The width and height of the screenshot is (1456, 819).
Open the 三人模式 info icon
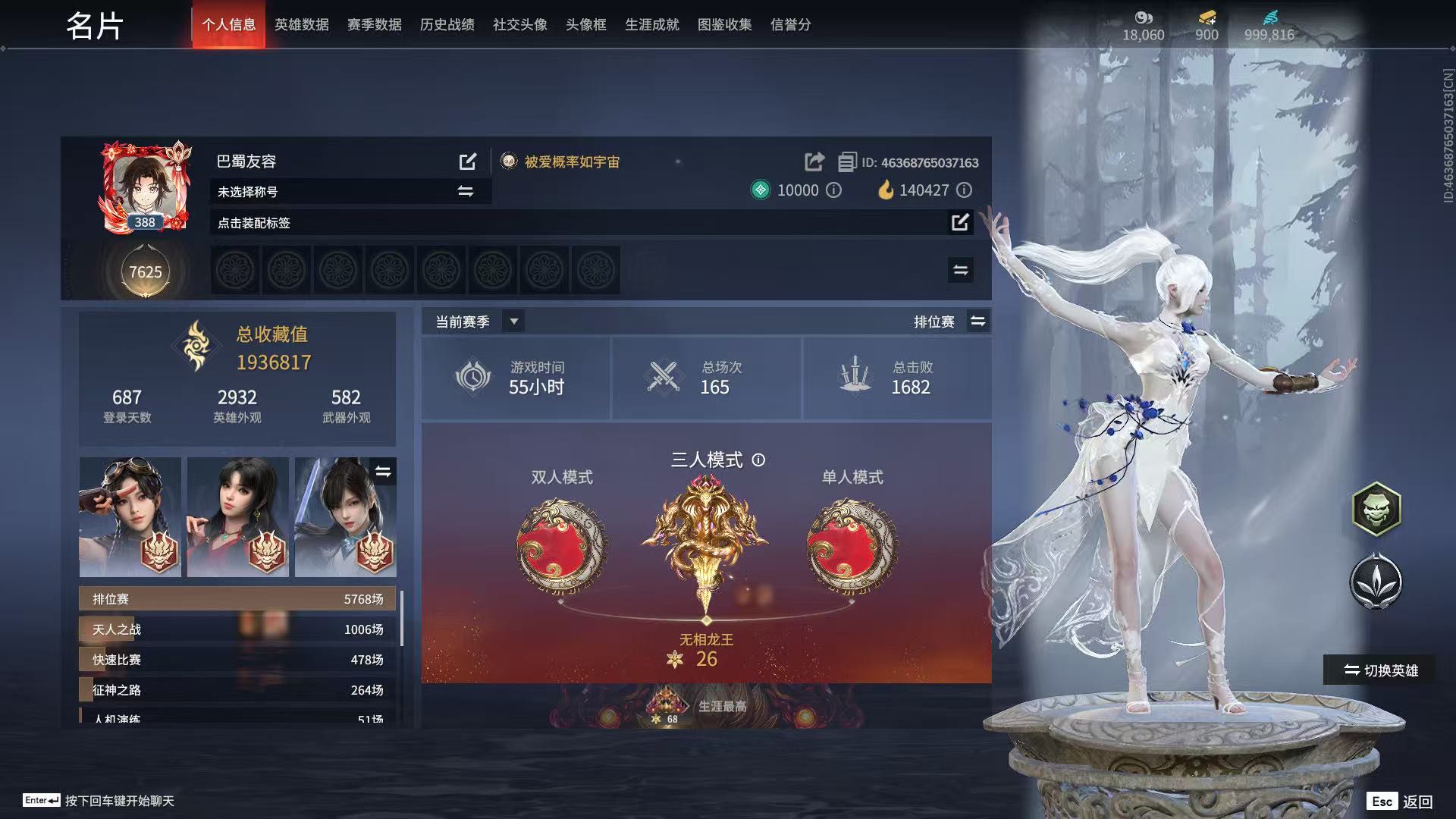[x=758, y=460]
